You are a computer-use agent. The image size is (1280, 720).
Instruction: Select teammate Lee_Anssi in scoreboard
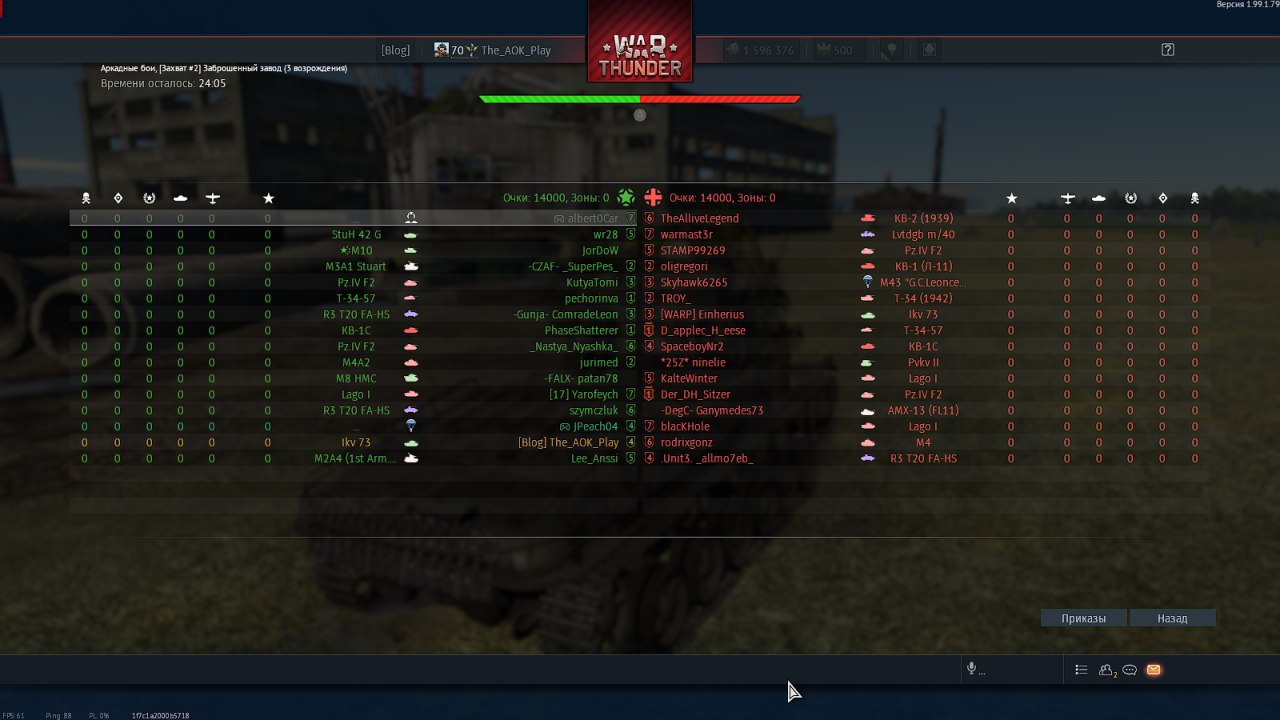tap(594, 458)
